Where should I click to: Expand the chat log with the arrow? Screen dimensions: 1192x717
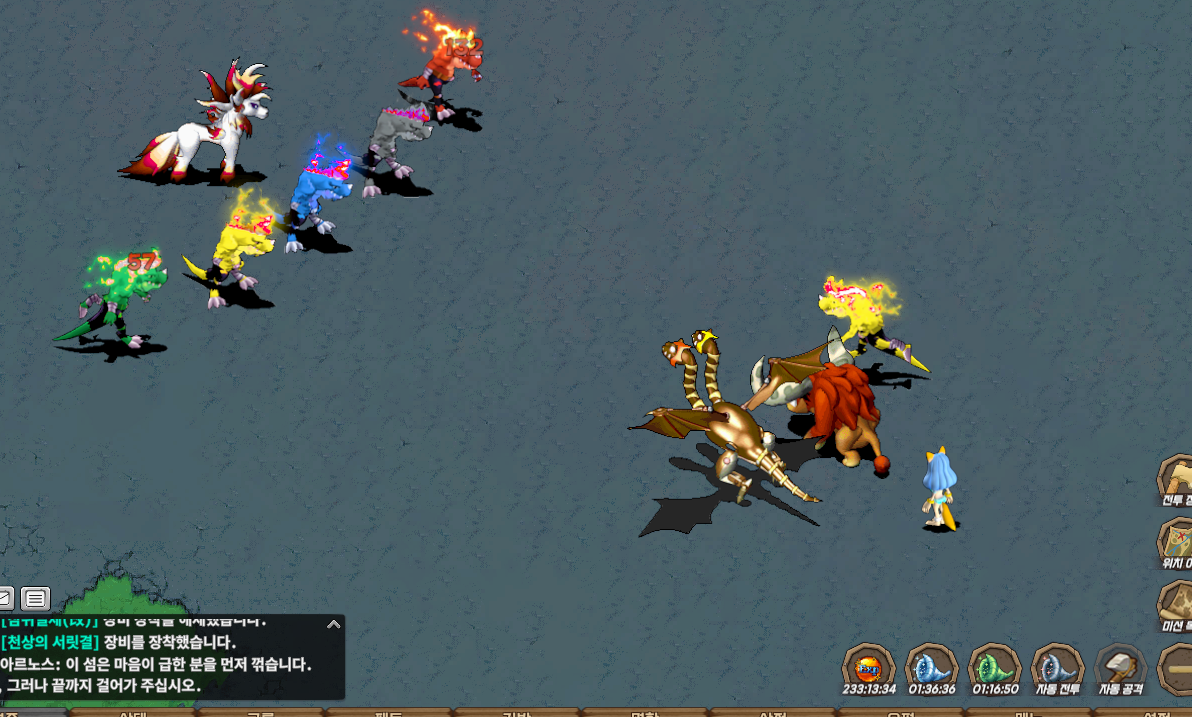333,625
